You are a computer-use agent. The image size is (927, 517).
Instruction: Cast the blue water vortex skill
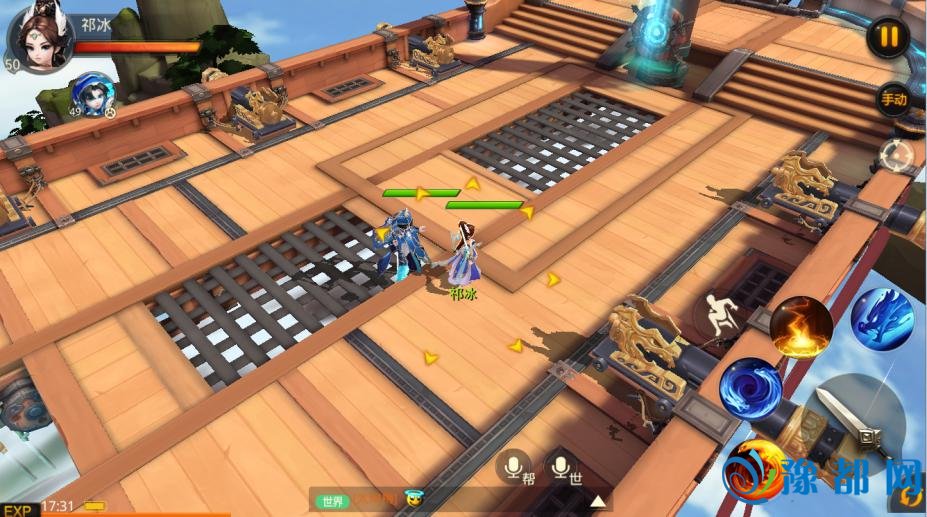pos(750,389)
